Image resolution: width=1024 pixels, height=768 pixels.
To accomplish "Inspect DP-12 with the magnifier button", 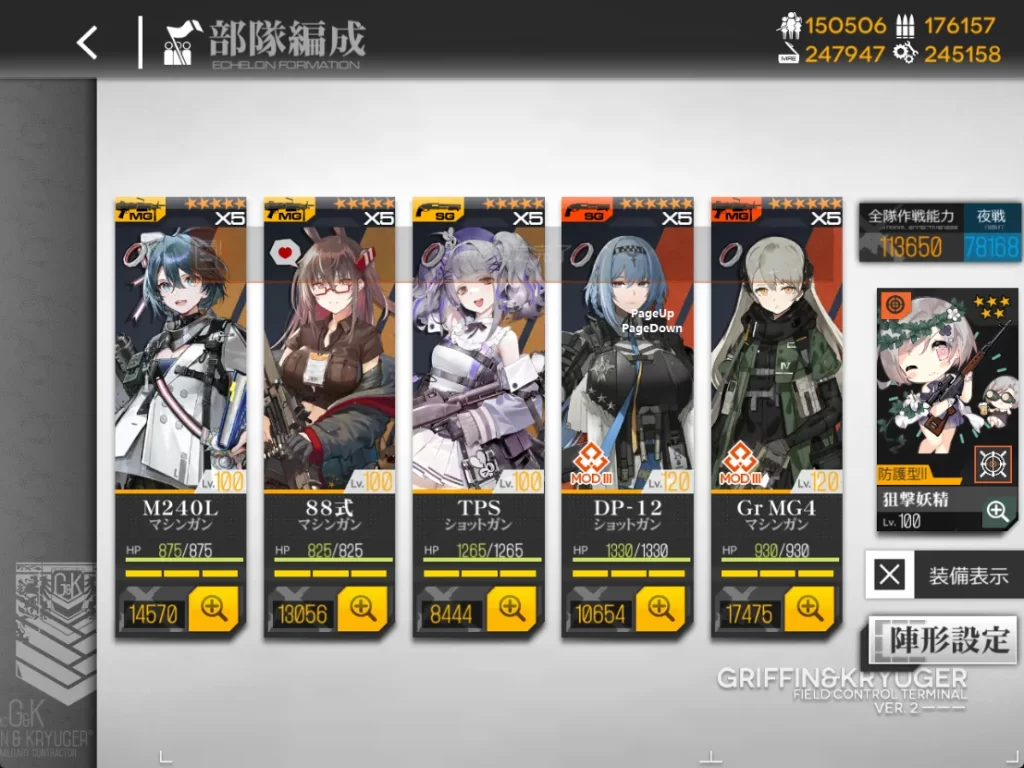I will [660, 608].
